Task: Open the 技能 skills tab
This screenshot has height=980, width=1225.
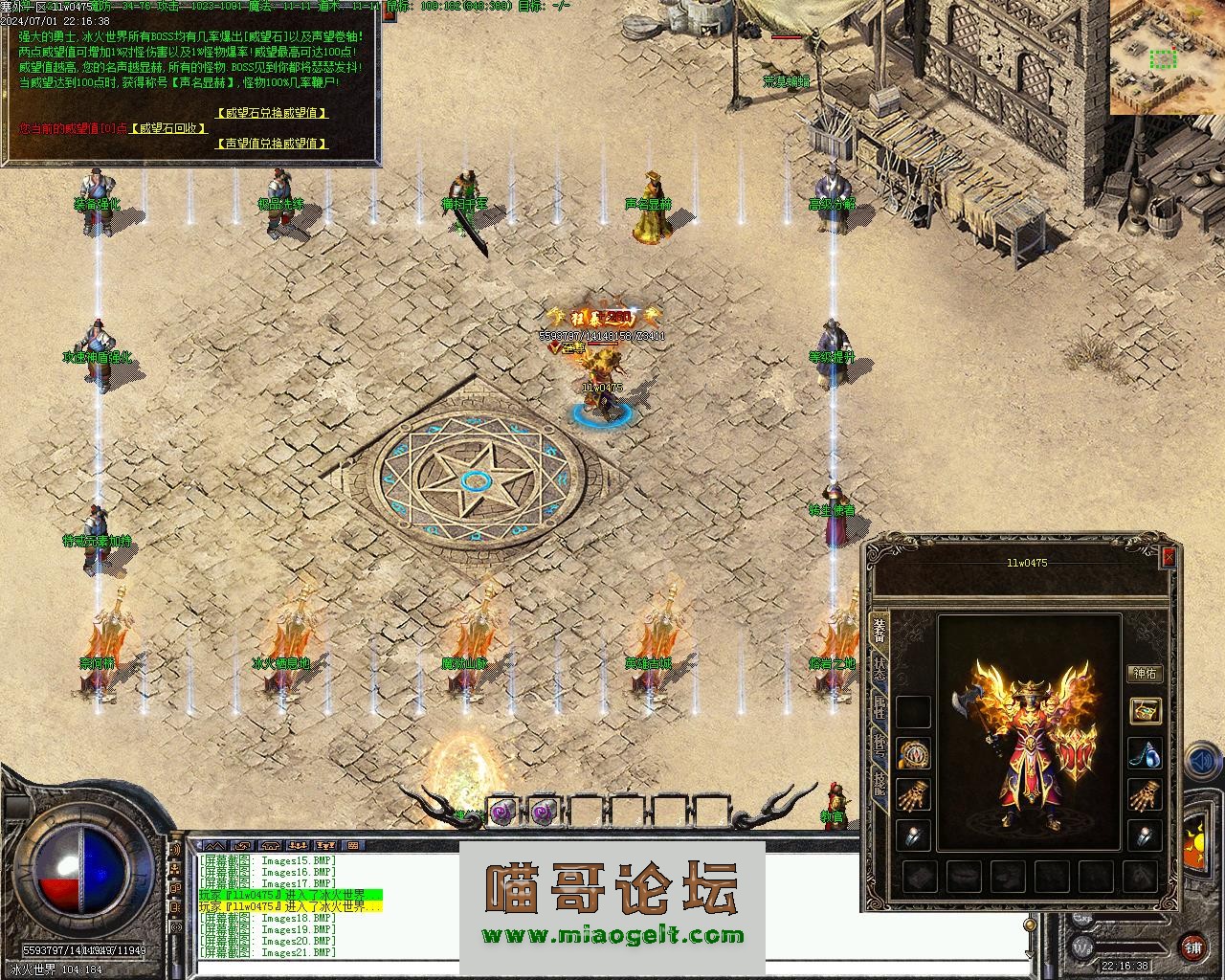Action: [879, 785]
